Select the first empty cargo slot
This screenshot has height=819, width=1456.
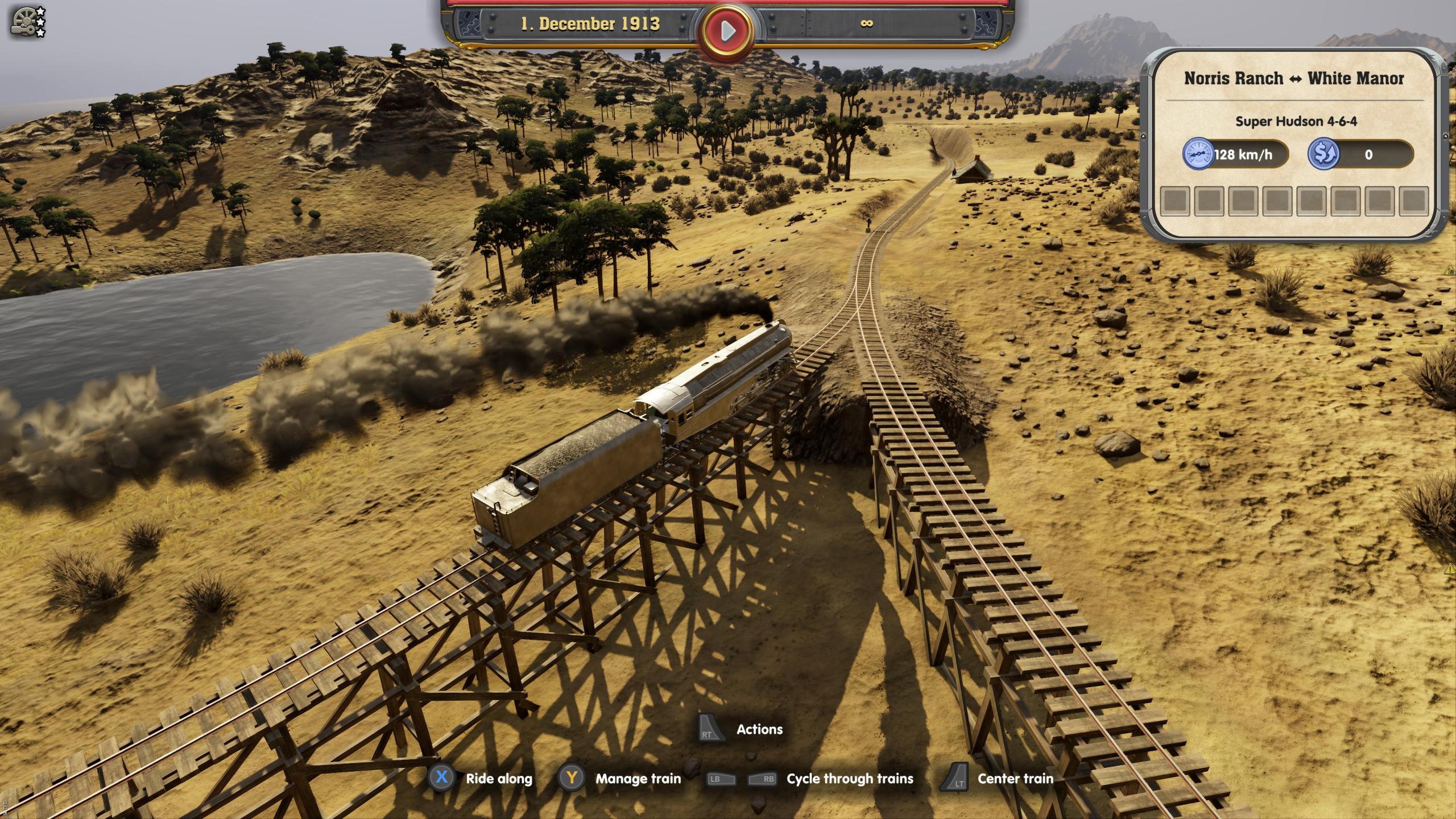tap(1176, 200)
